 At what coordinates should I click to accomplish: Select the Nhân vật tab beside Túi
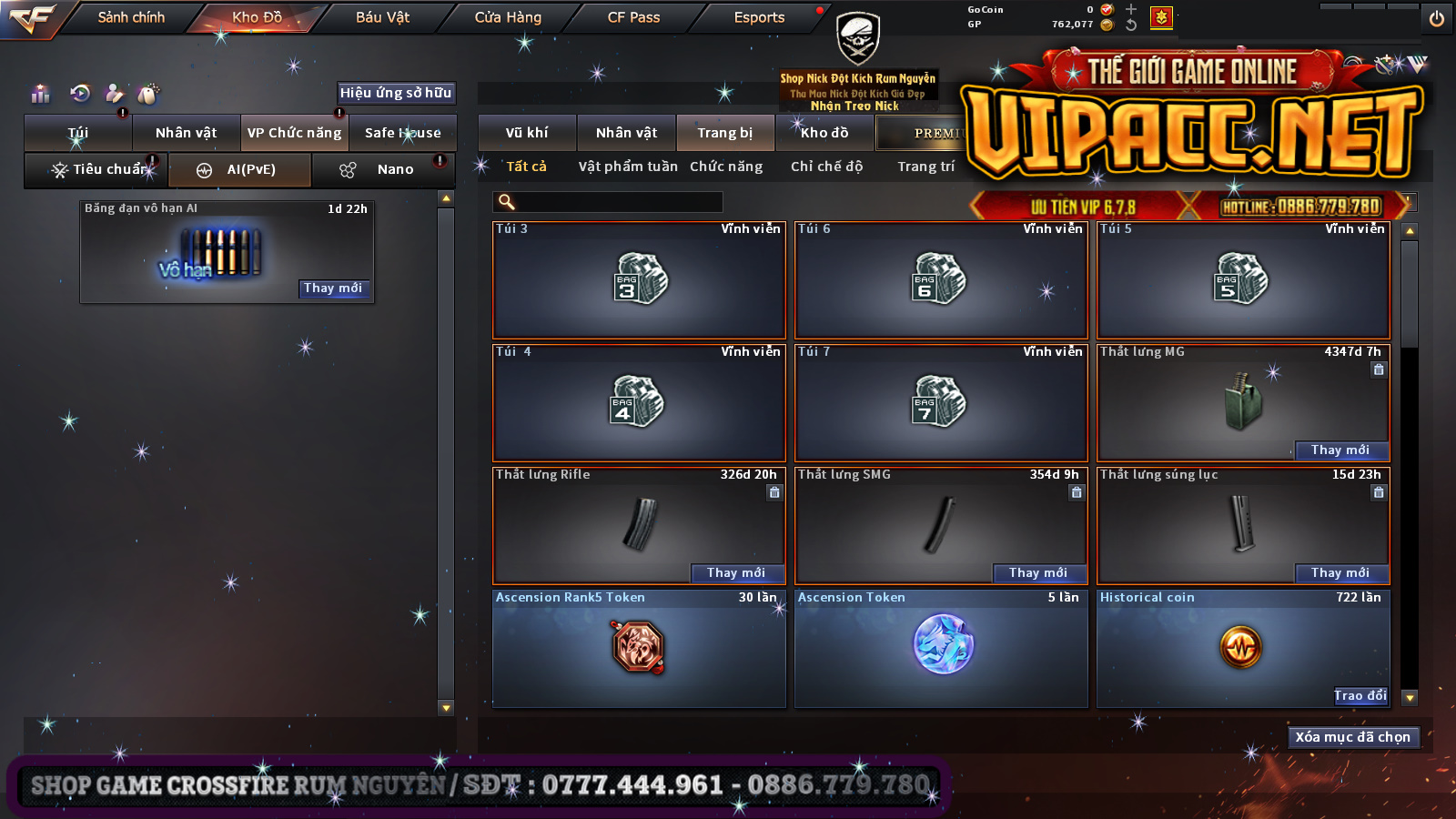coord(186,133)
